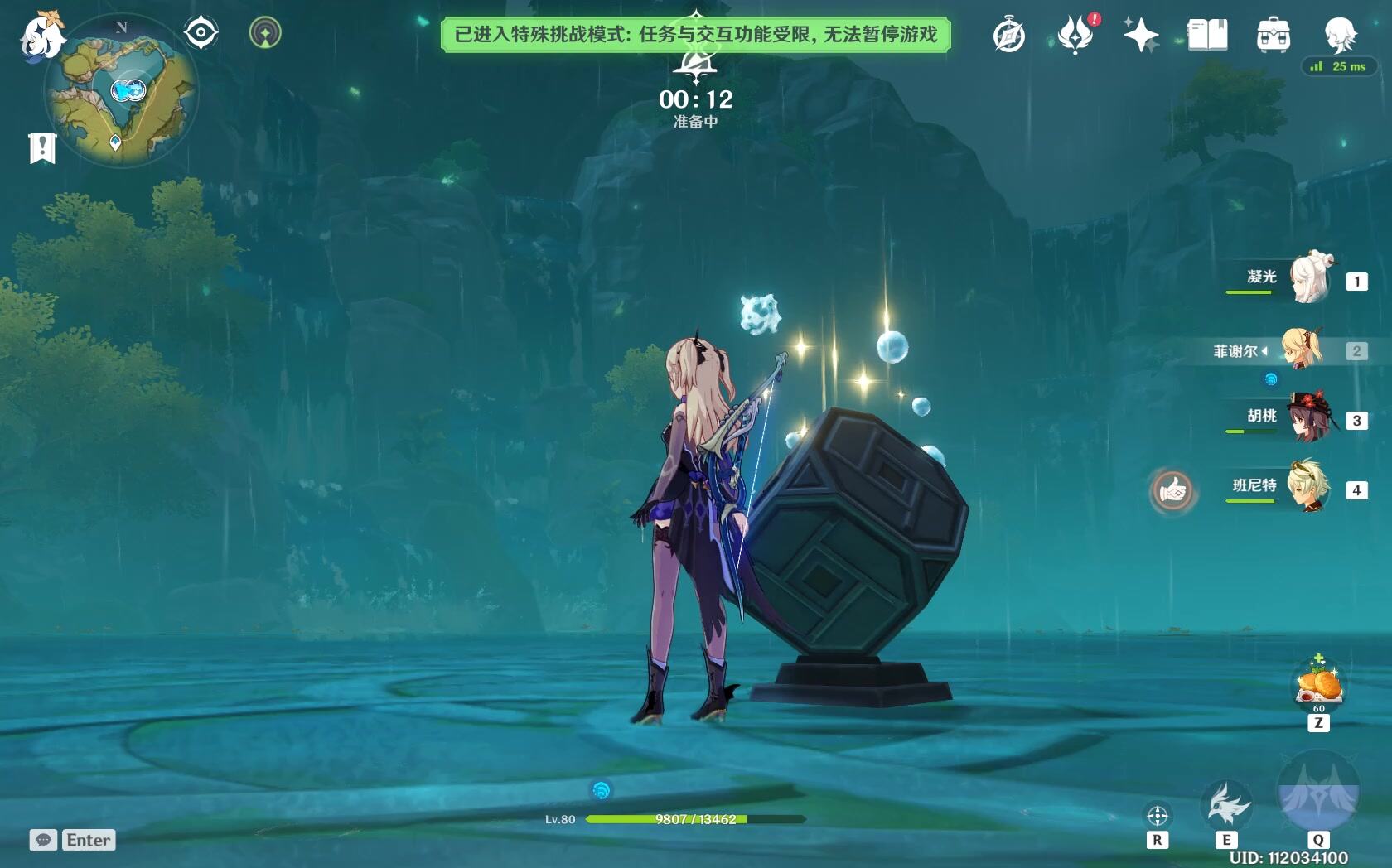Click the Enter chat input field
The width and height of the screenshot is (1392, 868).
pyautogui.click(x=88, y=841)
